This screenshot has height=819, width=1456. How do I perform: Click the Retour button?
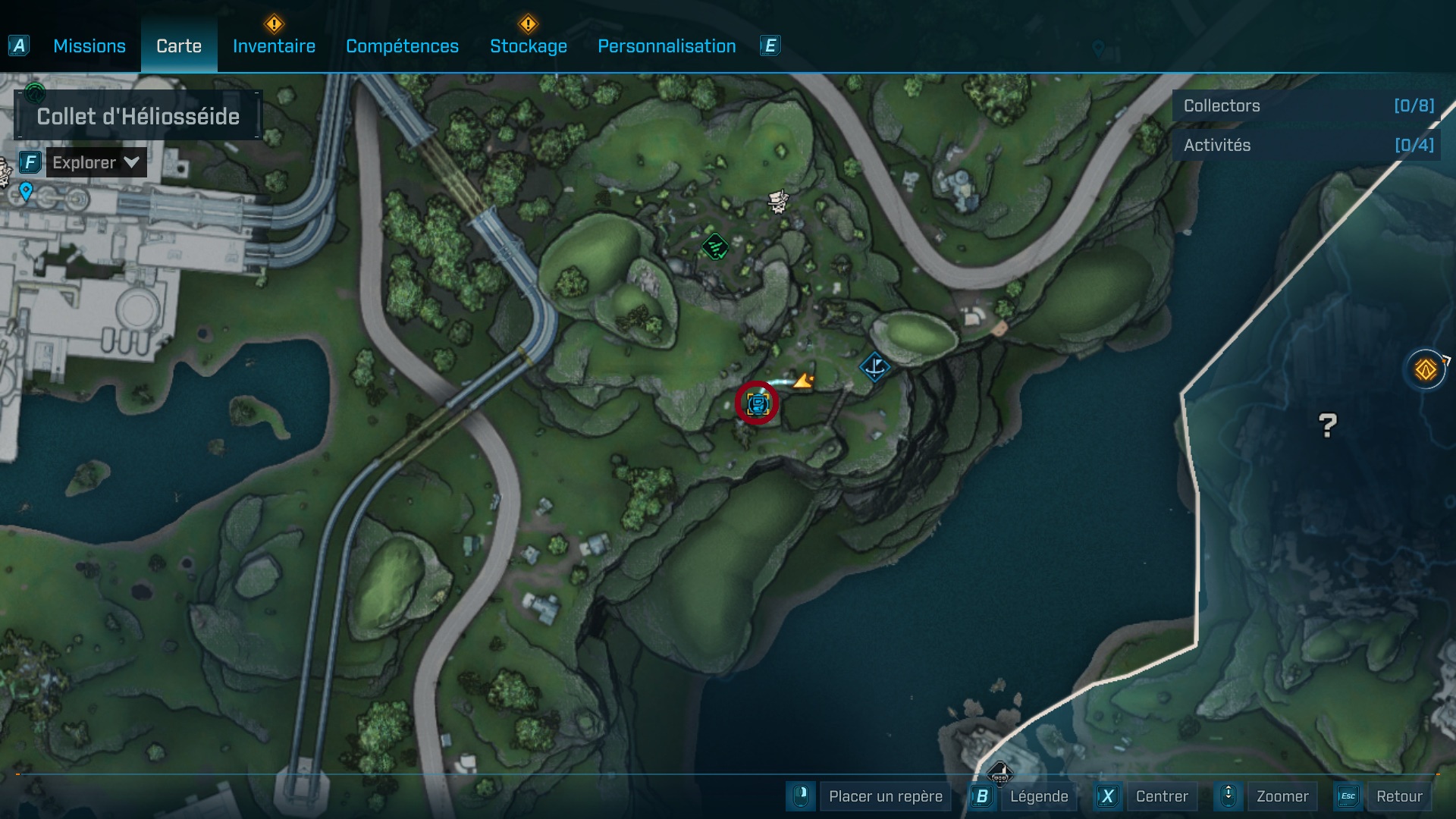[x=1399, y=796]
